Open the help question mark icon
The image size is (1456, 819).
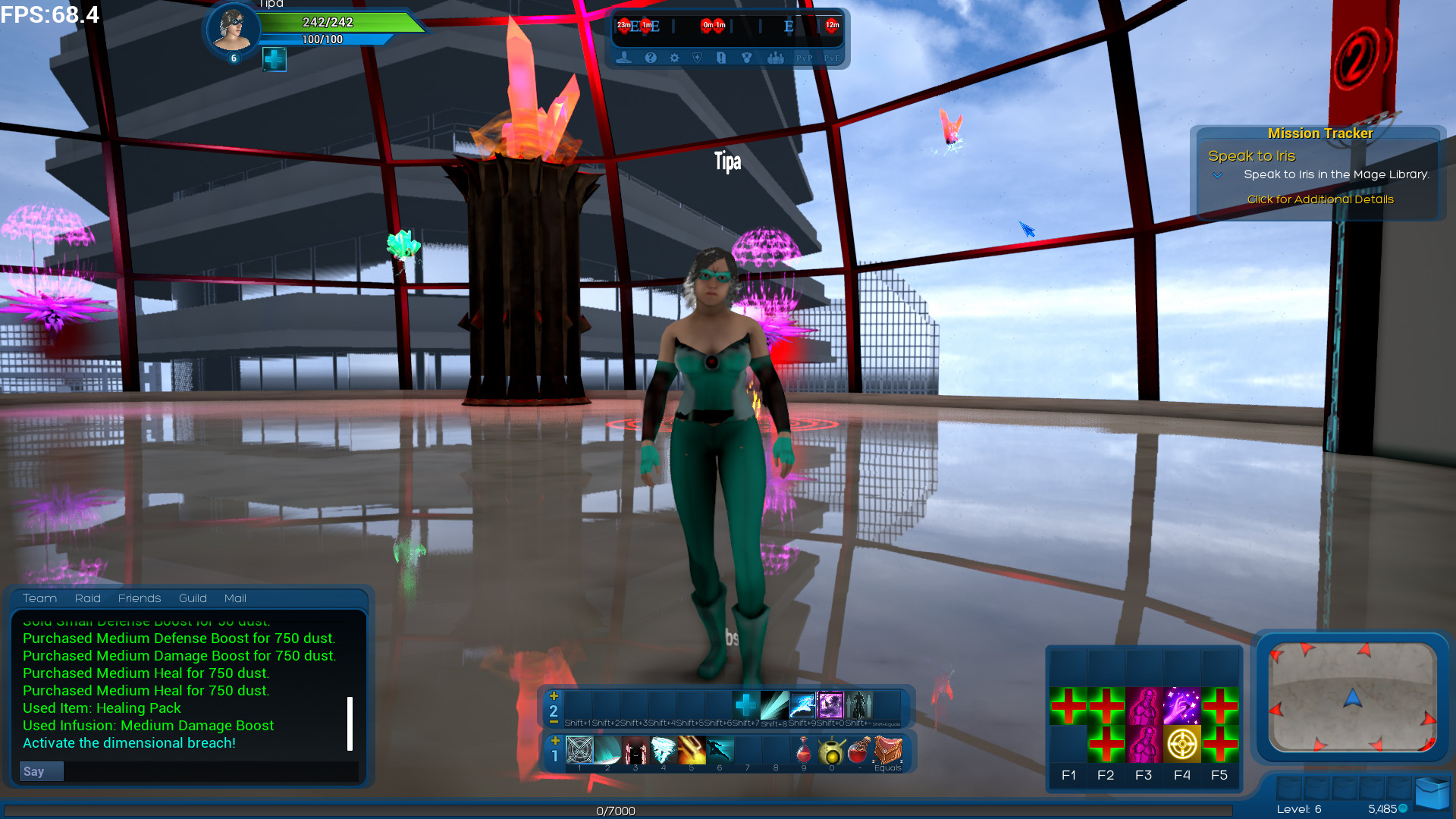click(650, 58)
